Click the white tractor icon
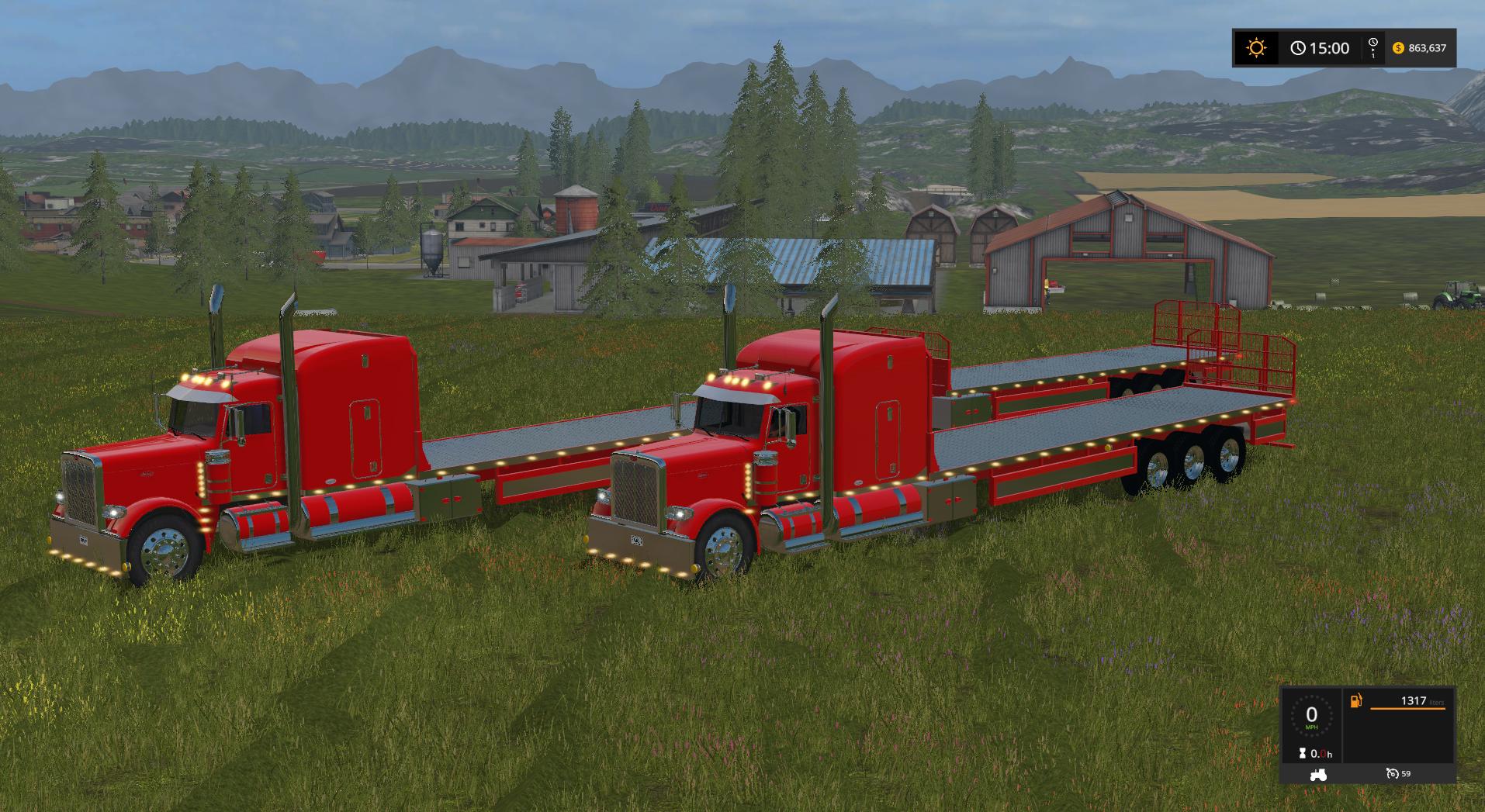 tap(1317, 774)
